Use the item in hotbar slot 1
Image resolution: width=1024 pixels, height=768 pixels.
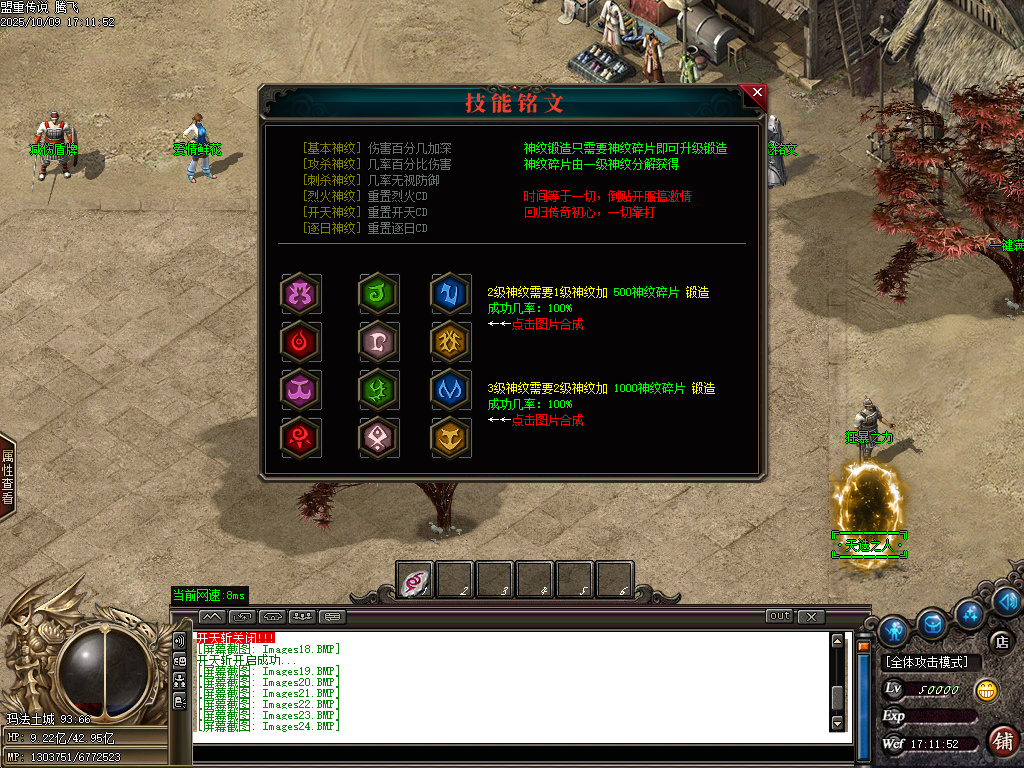click(415, 579)
